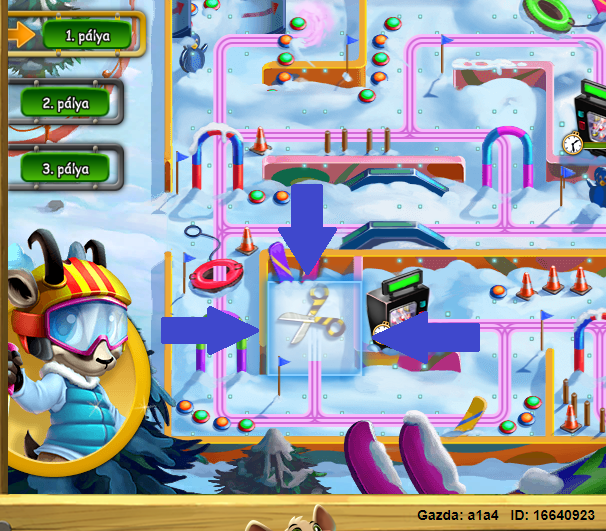This screenshot has width=606, height=531.
Task: Click the highlighted scissors tile
Action: point(314,328)
